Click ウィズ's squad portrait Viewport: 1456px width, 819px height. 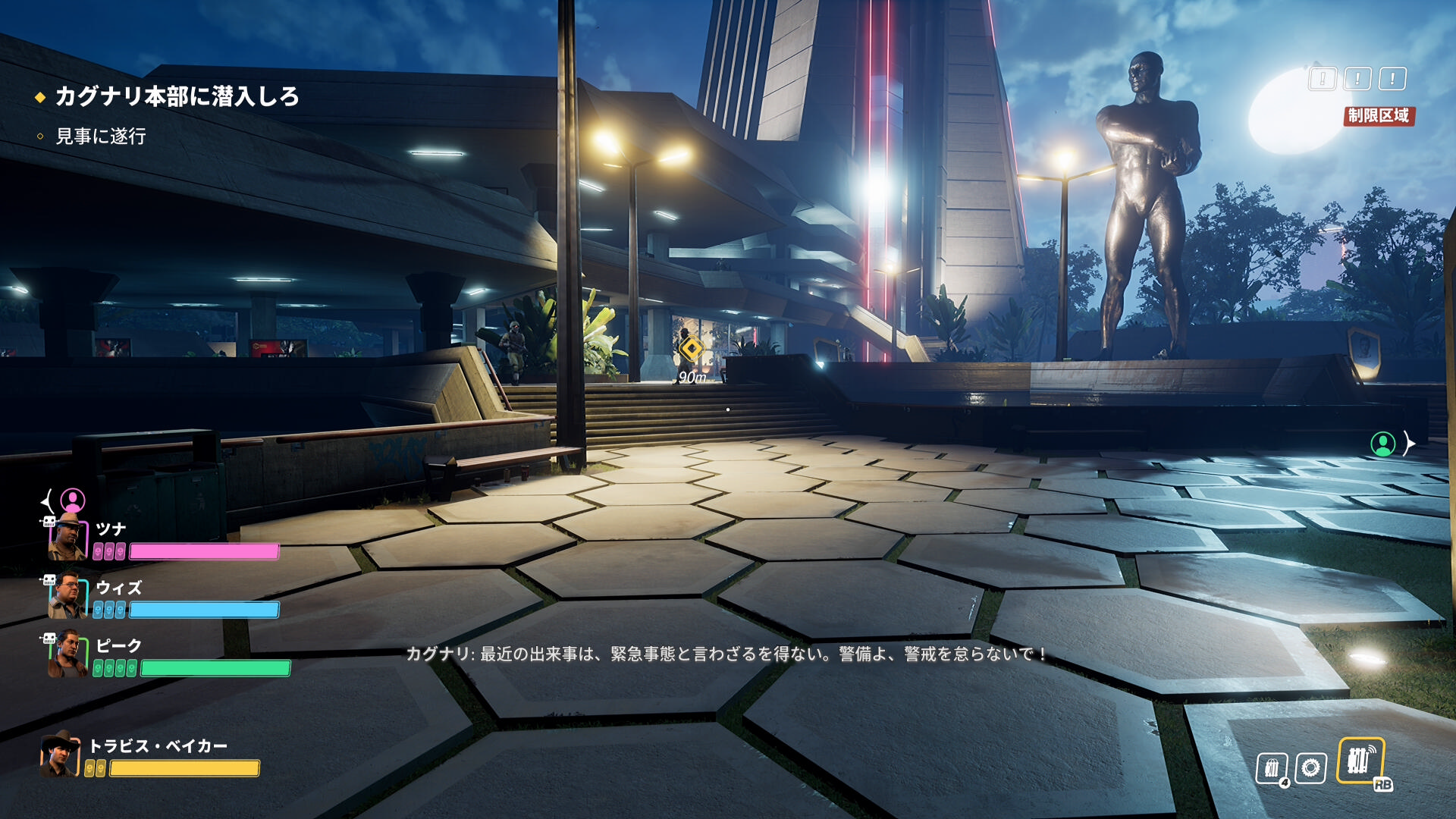click(67, 596)
